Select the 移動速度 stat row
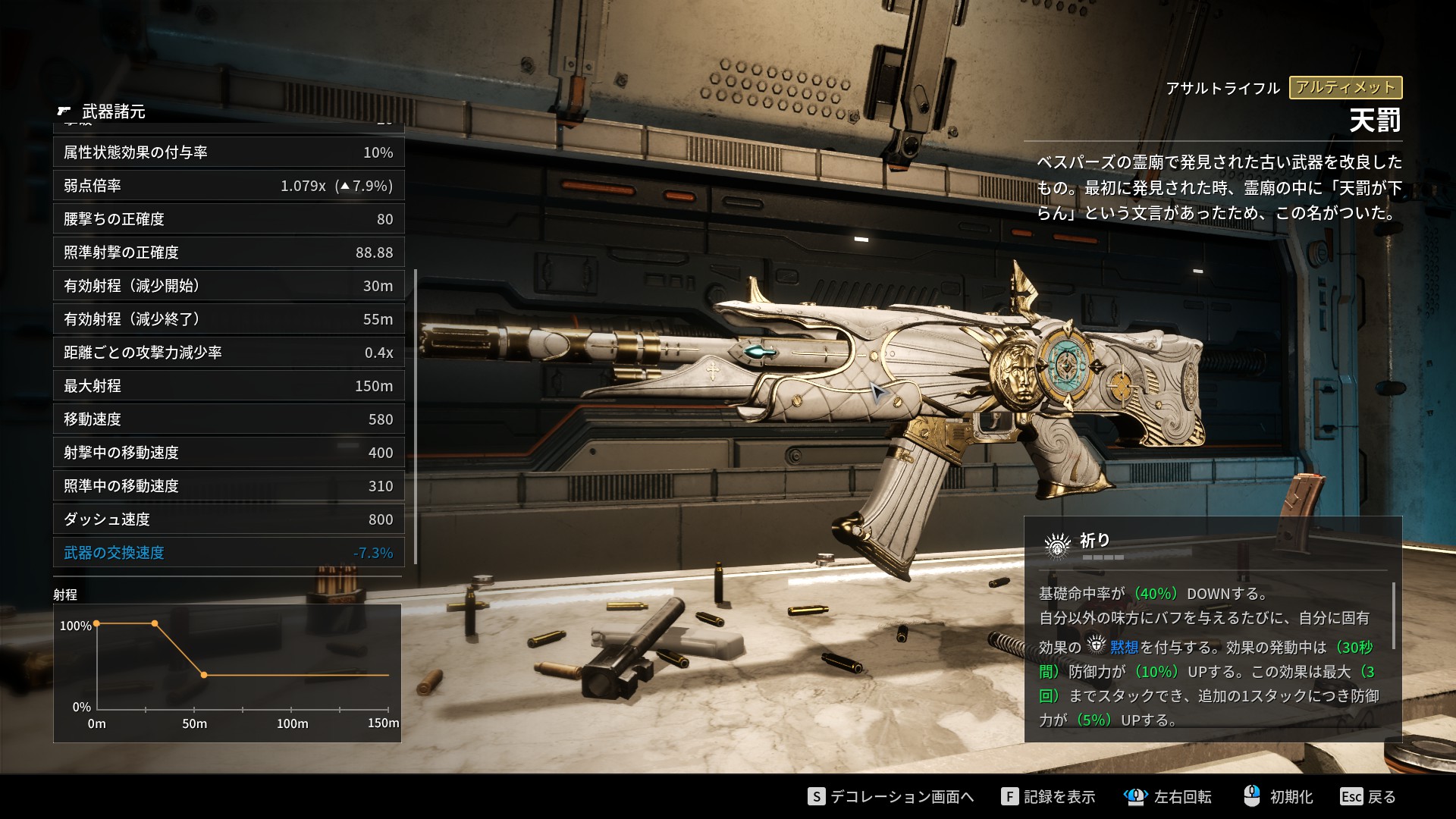Viewport: 1456px width, 819px height. pyautogui.click(x=228, y=419)
